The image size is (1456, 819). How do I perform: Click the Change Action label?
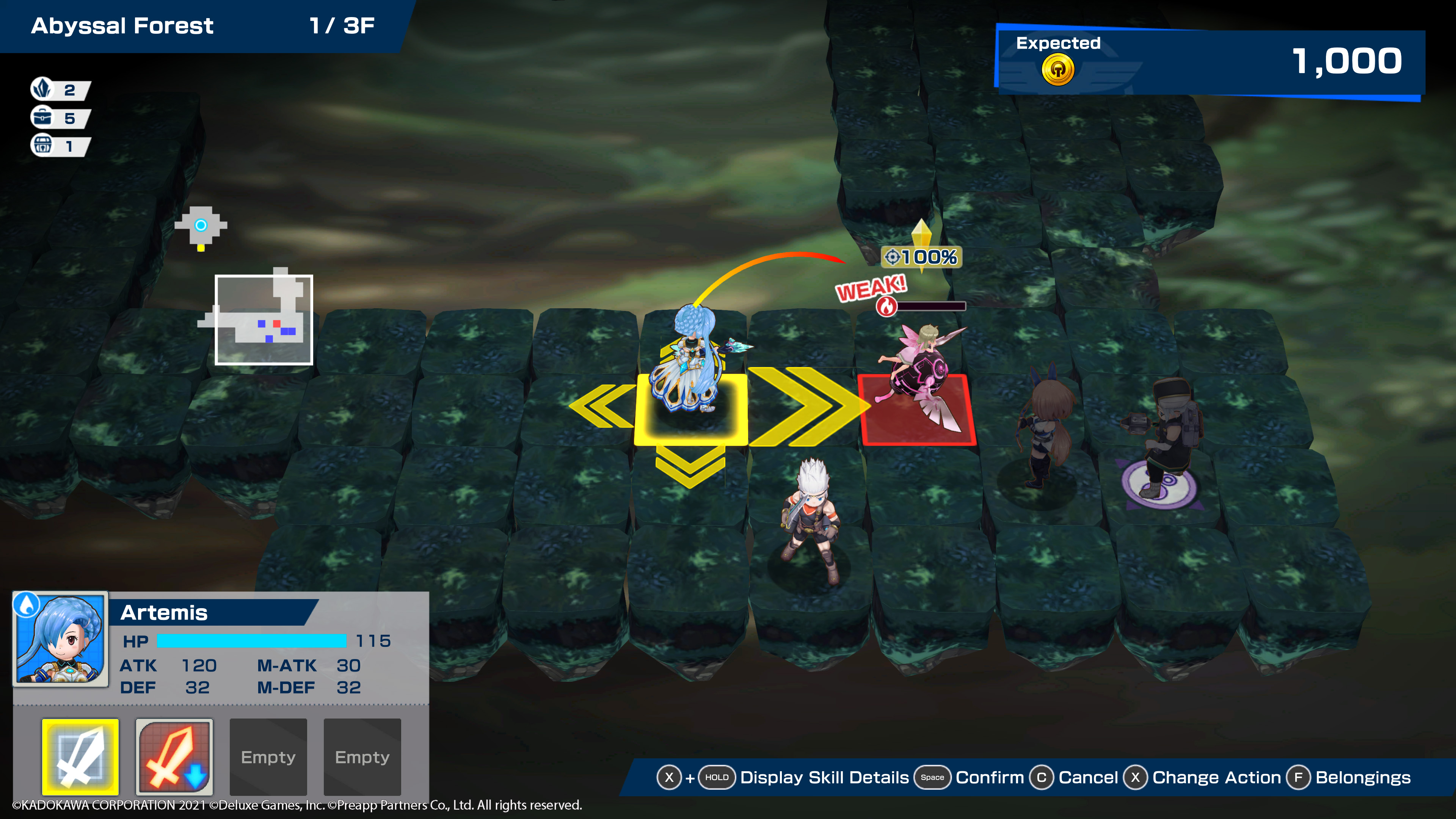point(1216,778)
